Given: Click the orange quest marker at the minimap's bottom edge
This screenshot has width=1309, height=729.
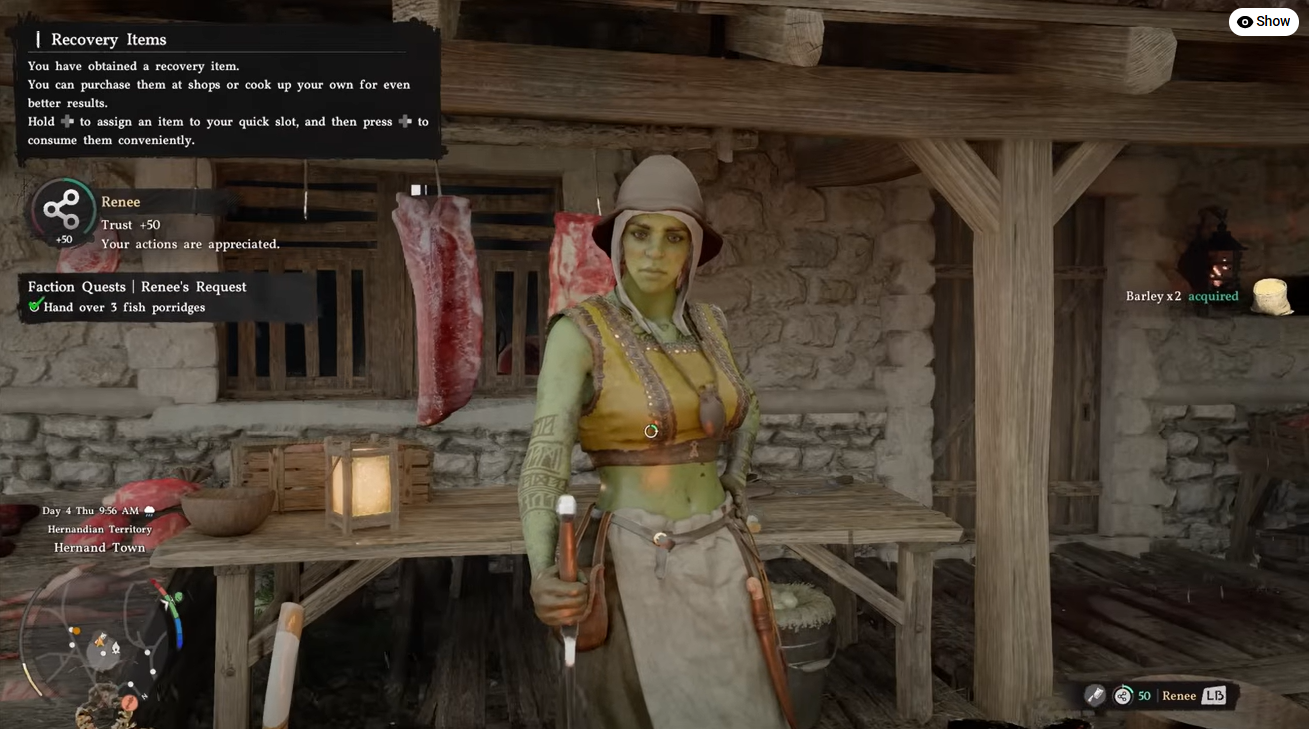Looking at the screenshot, I should [130, 702].
